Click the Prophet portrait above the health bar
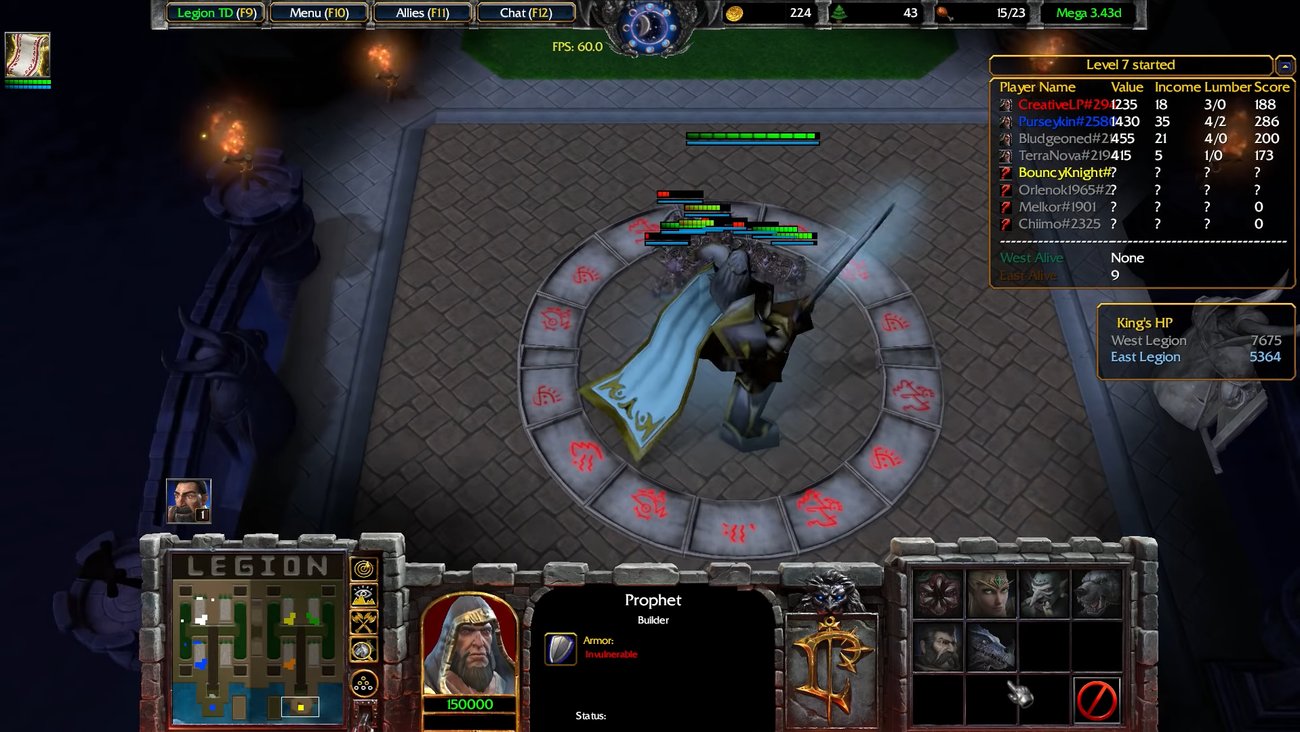Image resolution: width=1300 pixels, height=732 pixels. [x=470, y=642]
